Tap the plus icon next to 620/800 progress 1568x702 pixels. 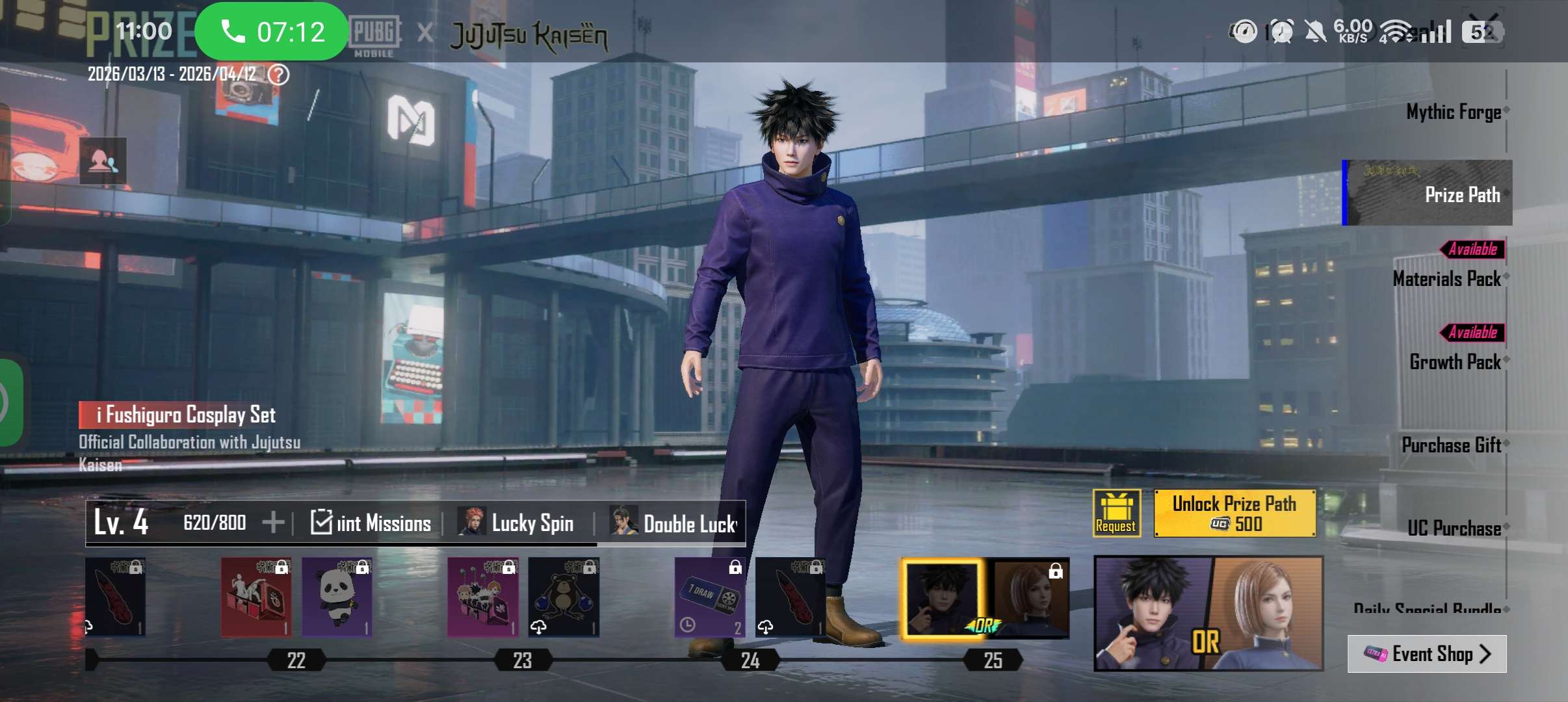pos(275,521)
